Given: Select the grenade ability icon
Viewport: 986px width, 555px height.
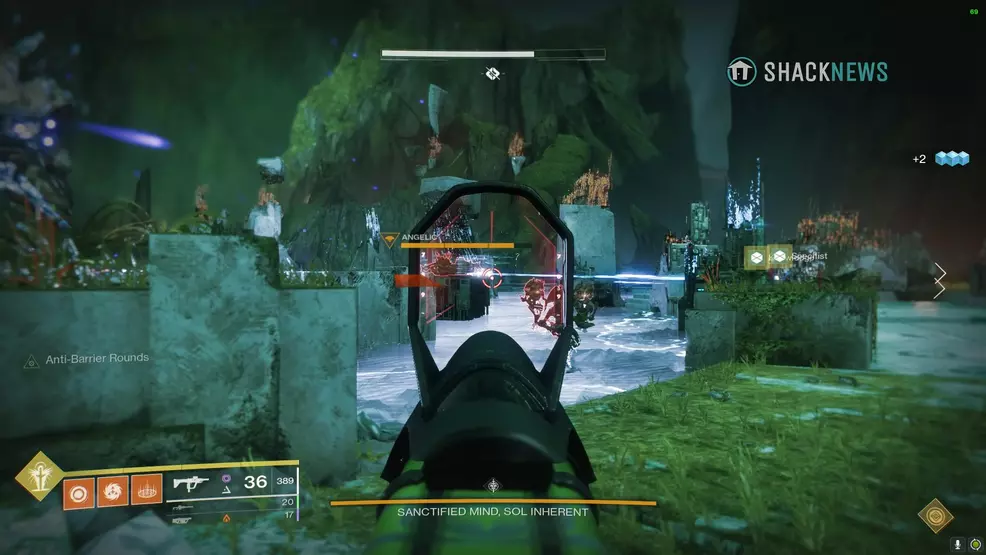Looking at the screenshot, I should tap(78, 493).
